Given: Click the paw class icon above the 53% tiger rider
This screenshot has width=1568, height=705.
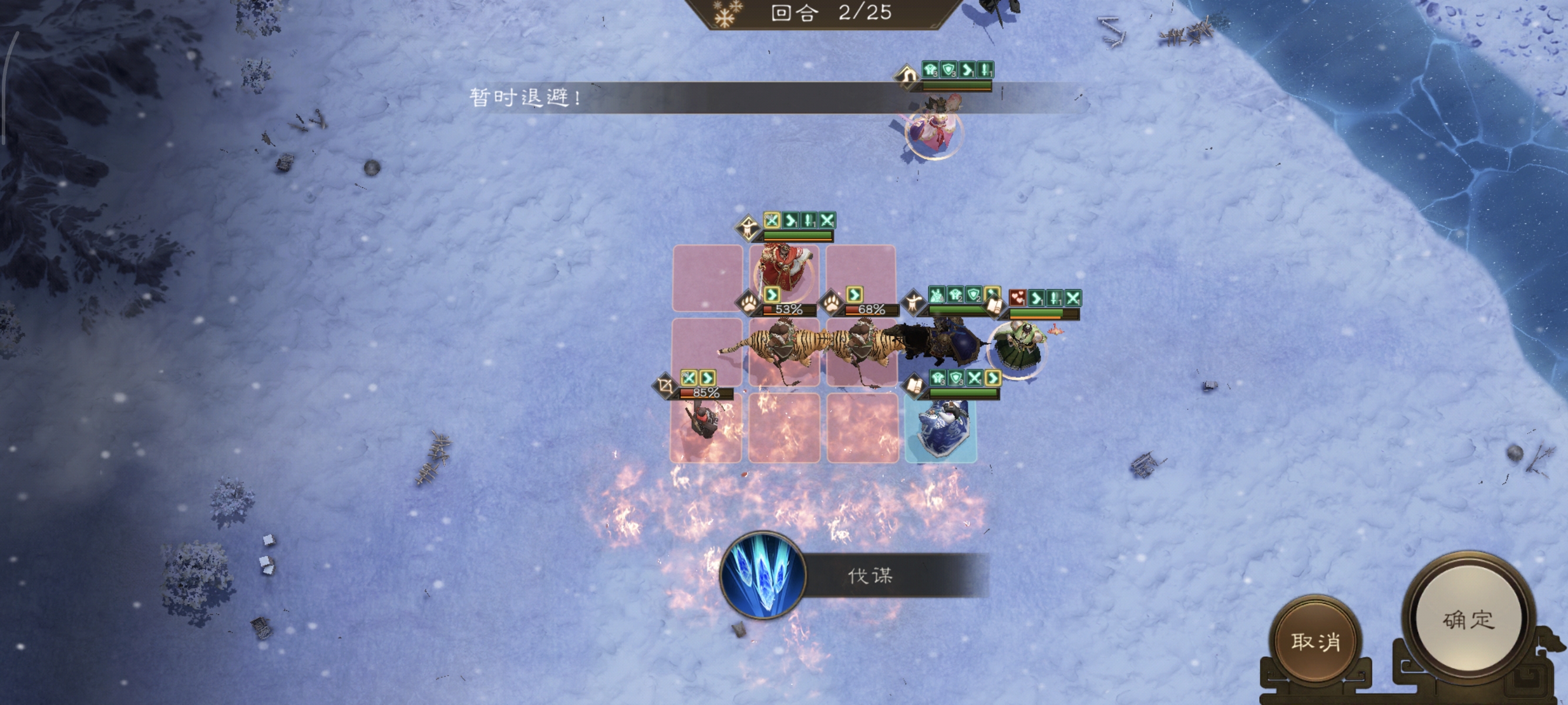Looking at the screenshot, I should coord(749,303).
